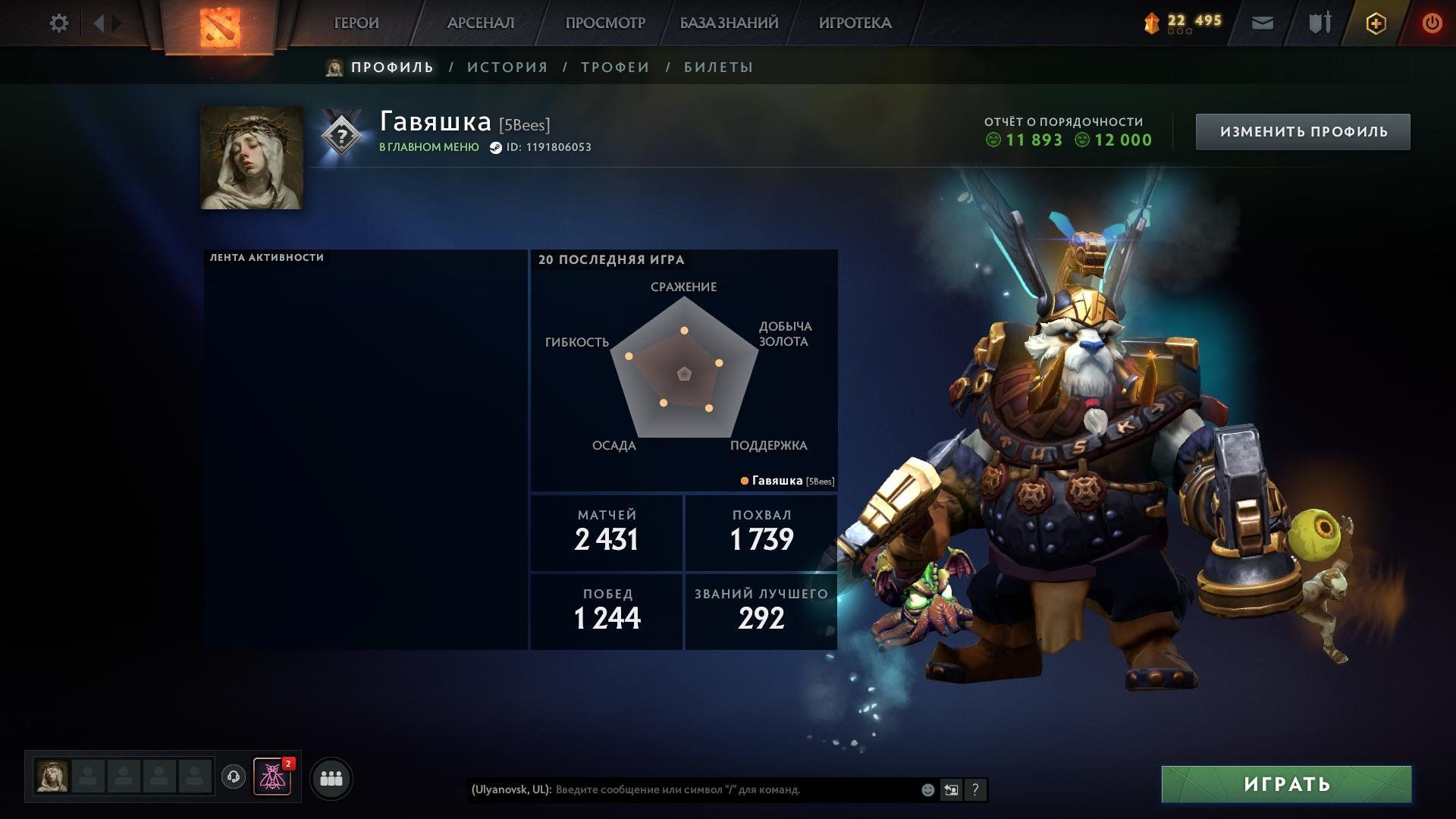
Task: Open the mail envelope icon
Action: [1262, 24]
